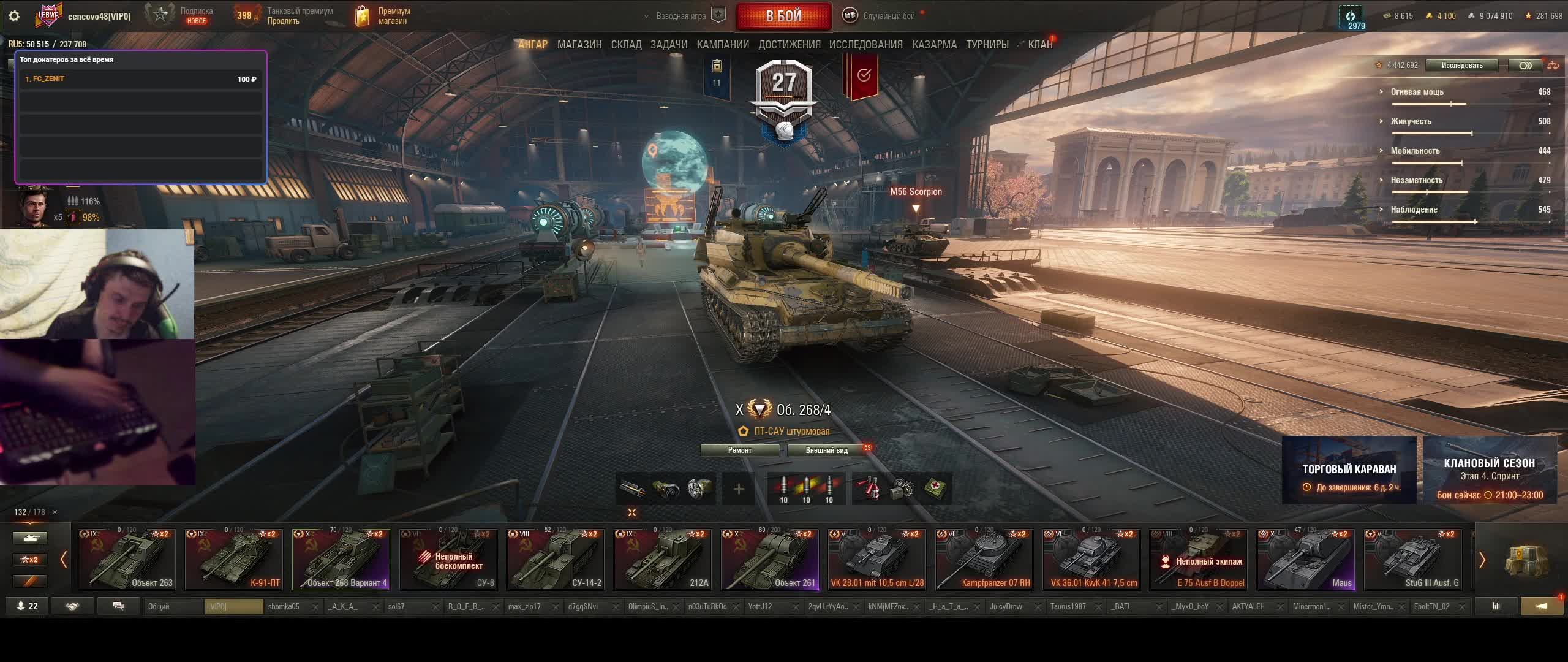1568x662 pixels.
Task: Switch to the МАГАЗИН tab
Action: click(579, 45)
